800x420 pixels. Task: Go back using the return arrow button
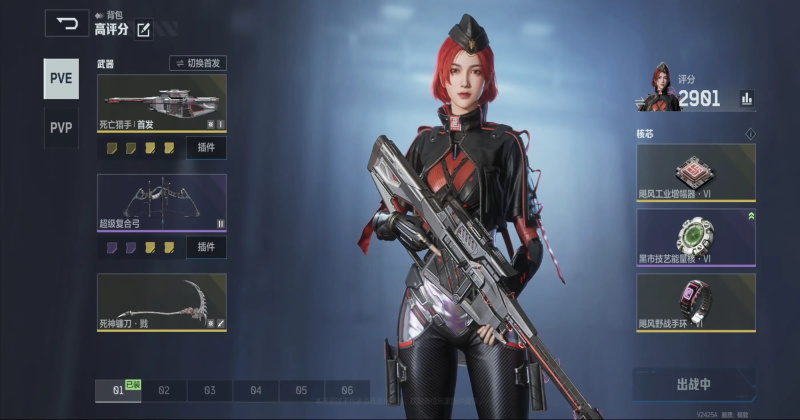click(67, 23)
